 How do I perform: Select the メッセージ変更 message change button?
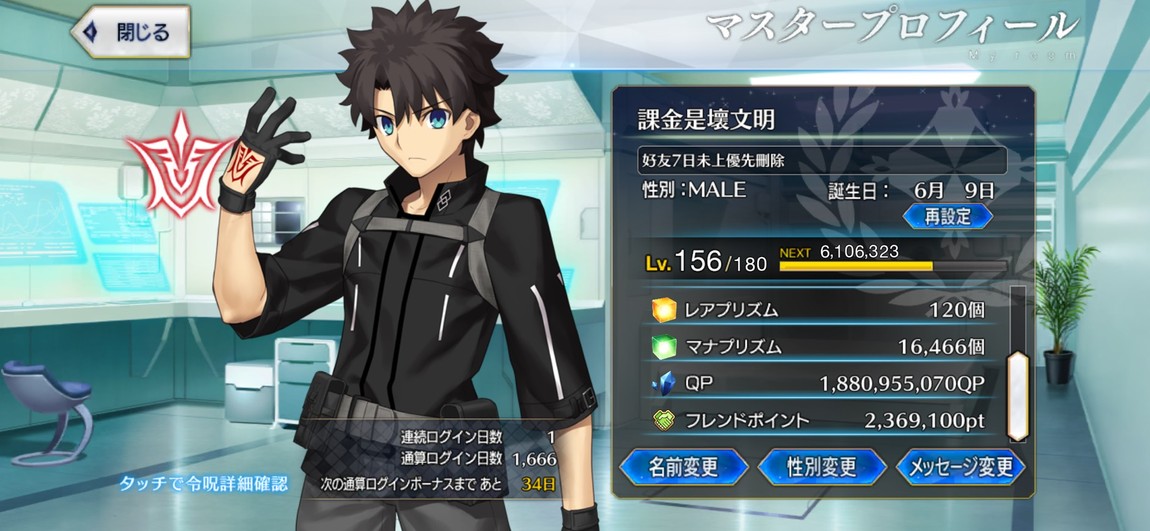960,467
